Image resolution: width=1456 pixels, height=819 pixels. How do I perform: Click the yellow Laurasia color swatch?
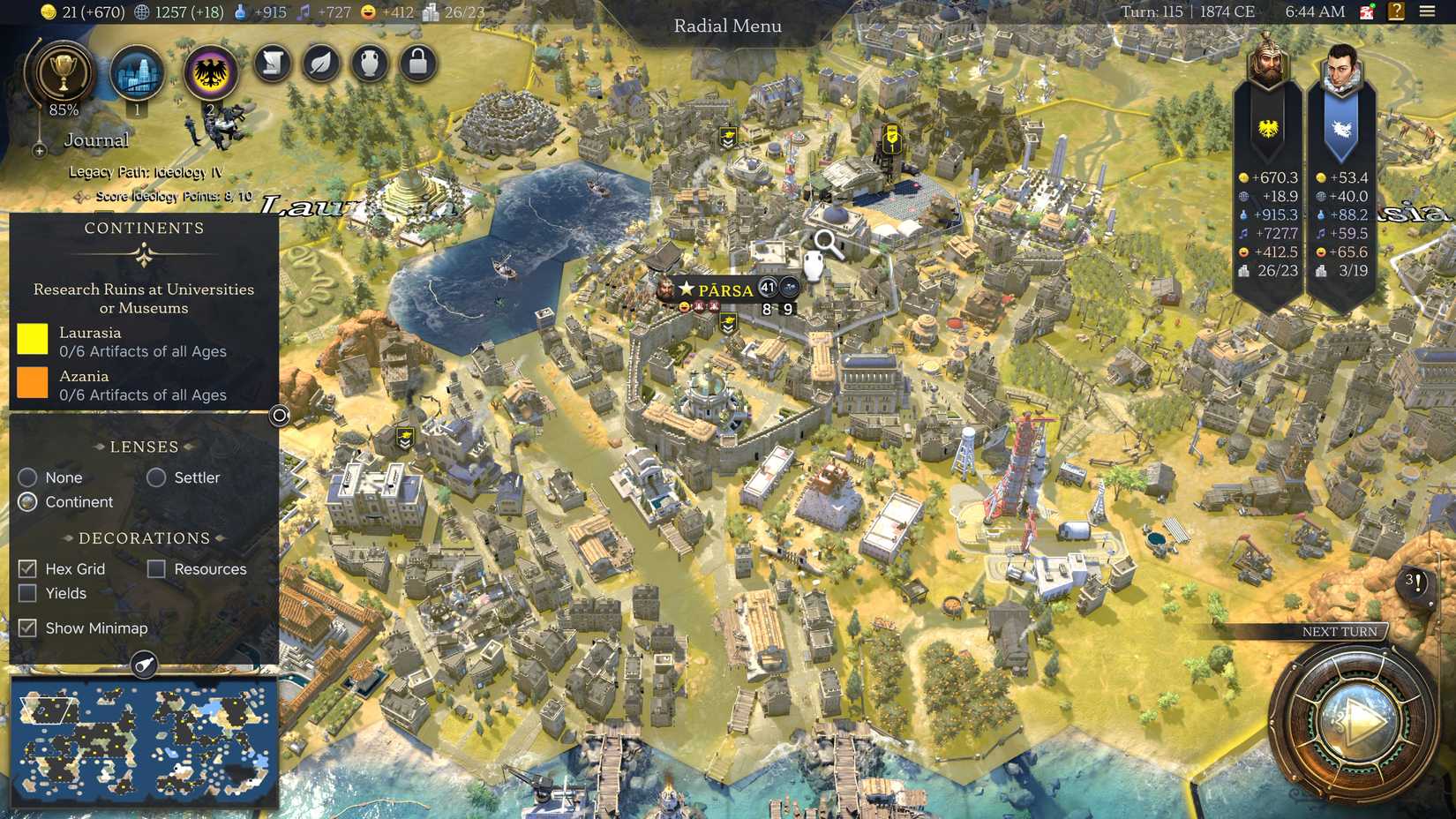pos(33,341)
